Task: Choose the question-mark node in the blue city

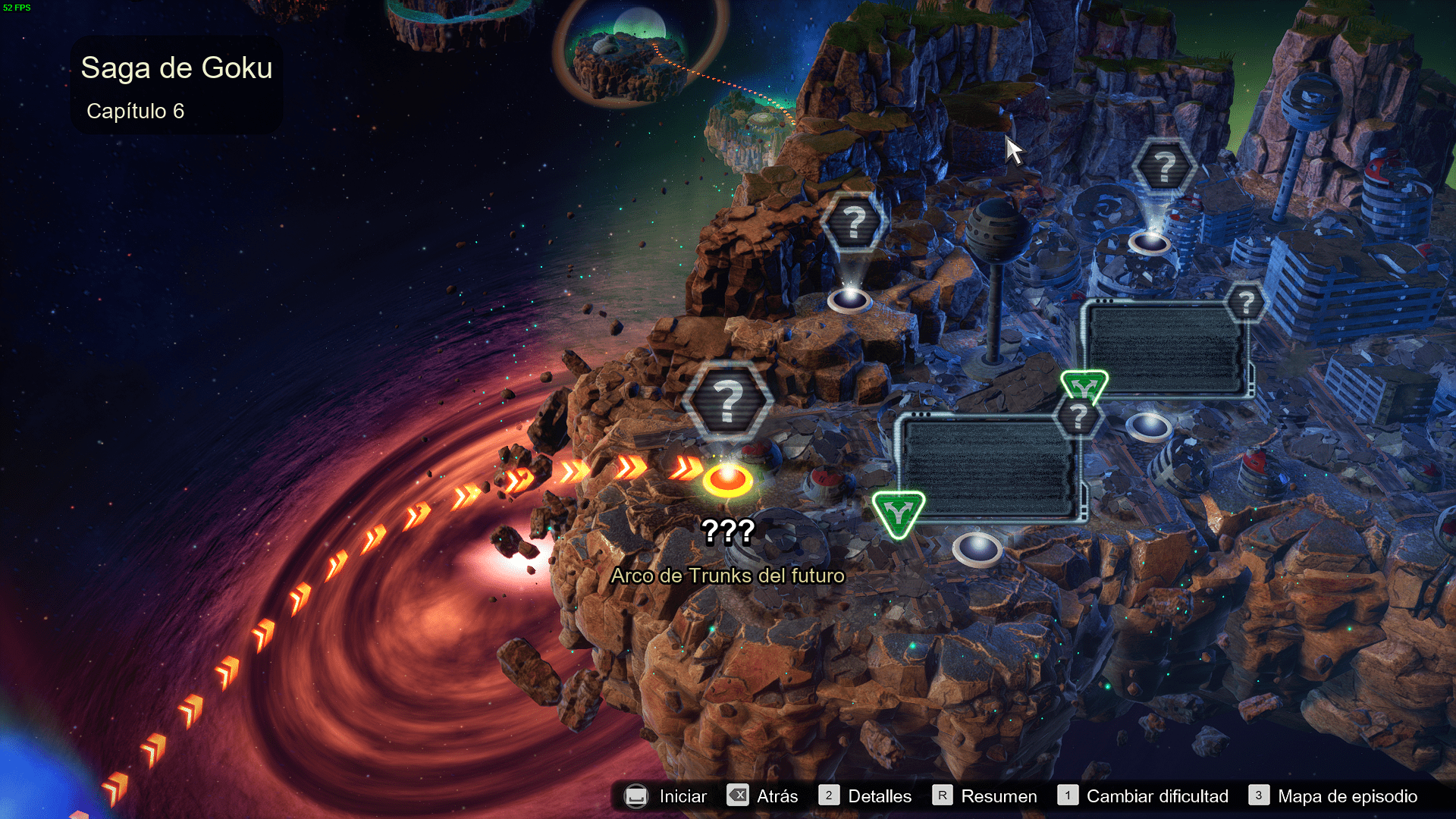Action: click(1164, 167)
